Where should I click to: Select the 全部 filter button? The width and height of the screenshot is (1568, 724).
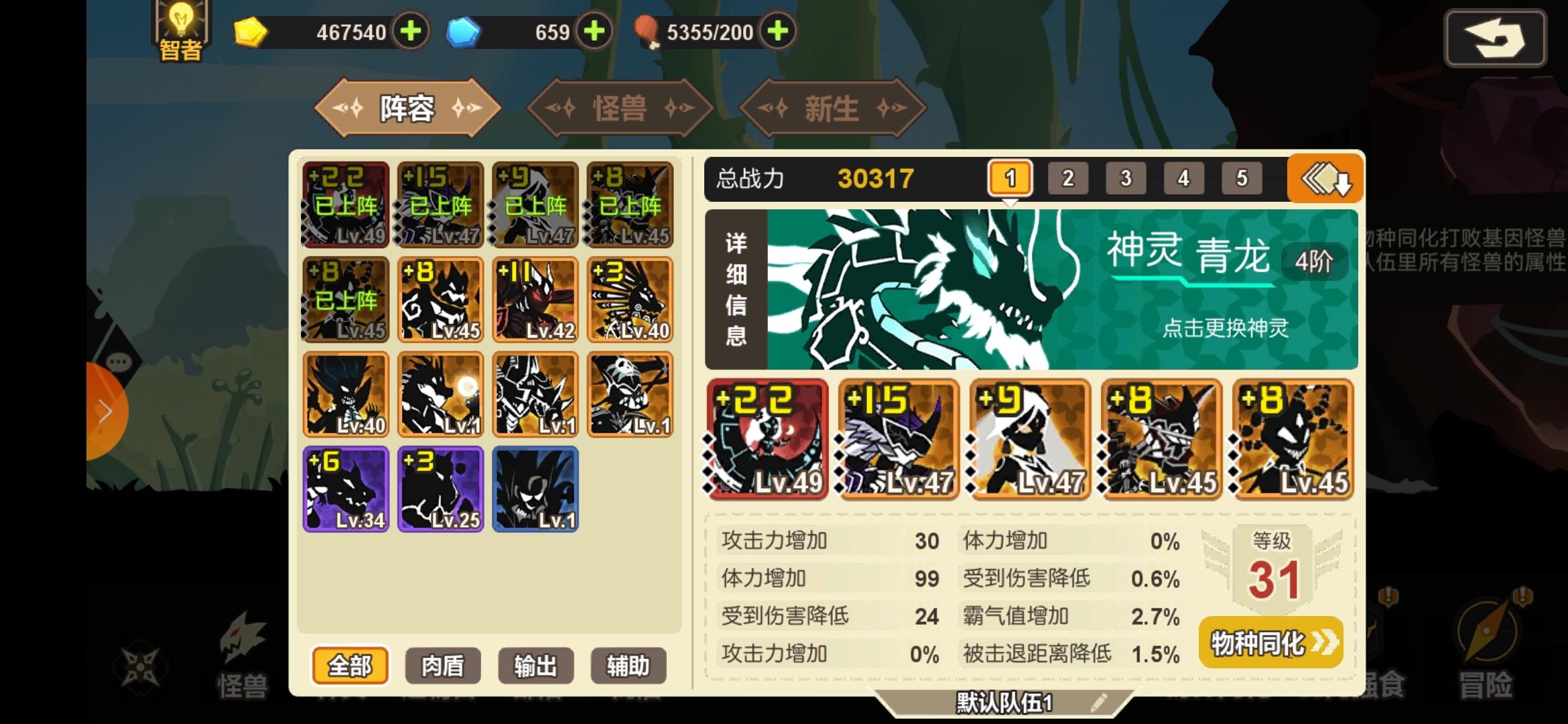[x=349, y=665]
